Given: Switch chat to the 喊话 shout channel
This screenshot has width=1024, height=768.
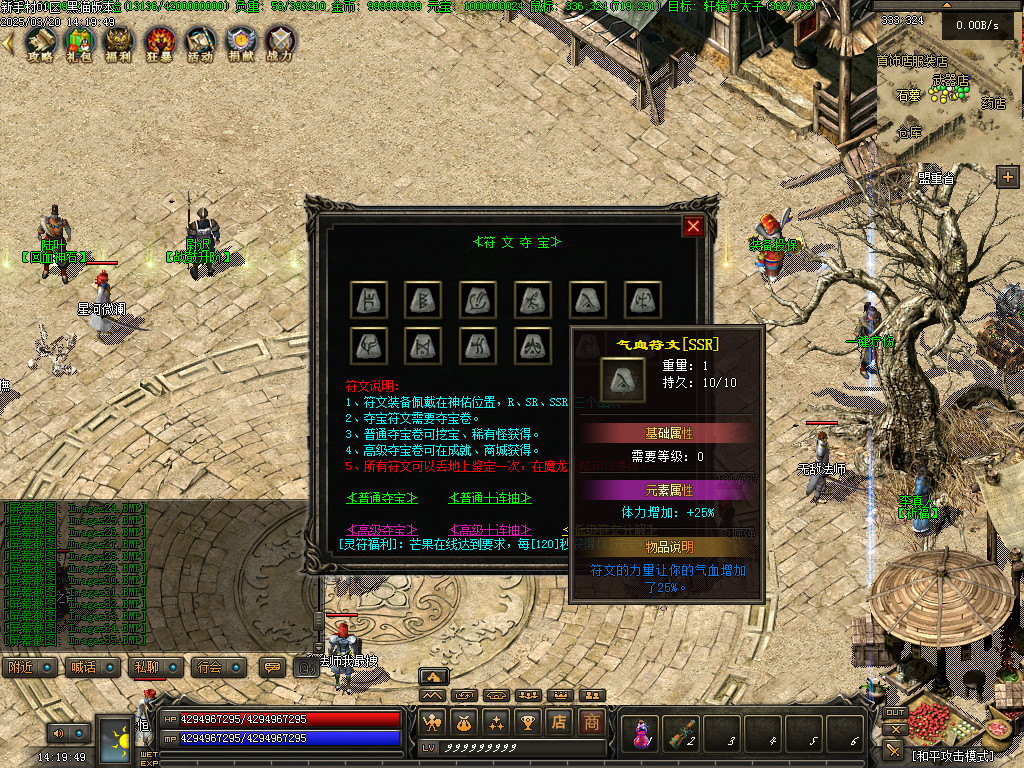Looking at the screenshot, I should [84, 667].
